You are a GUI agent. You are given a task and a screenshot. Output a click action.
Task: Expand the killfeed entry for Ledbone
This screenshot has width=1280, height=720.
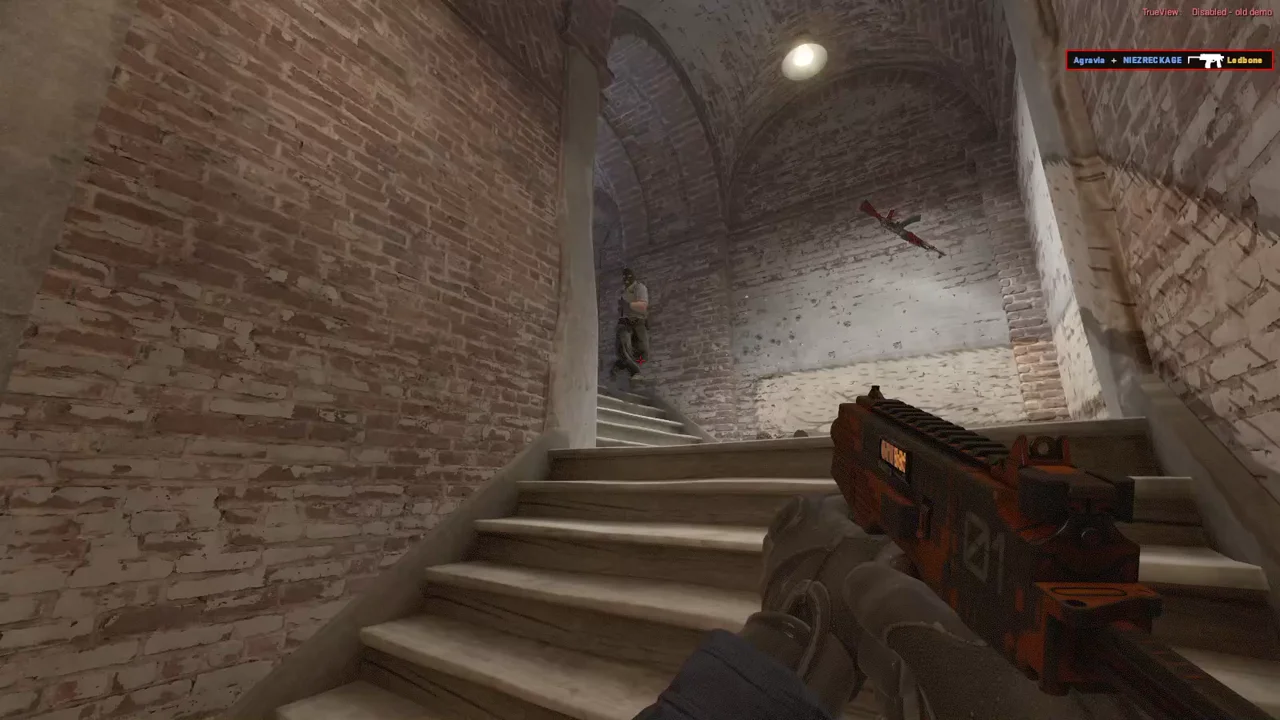pyautogui.click(x=1244, y=60)
